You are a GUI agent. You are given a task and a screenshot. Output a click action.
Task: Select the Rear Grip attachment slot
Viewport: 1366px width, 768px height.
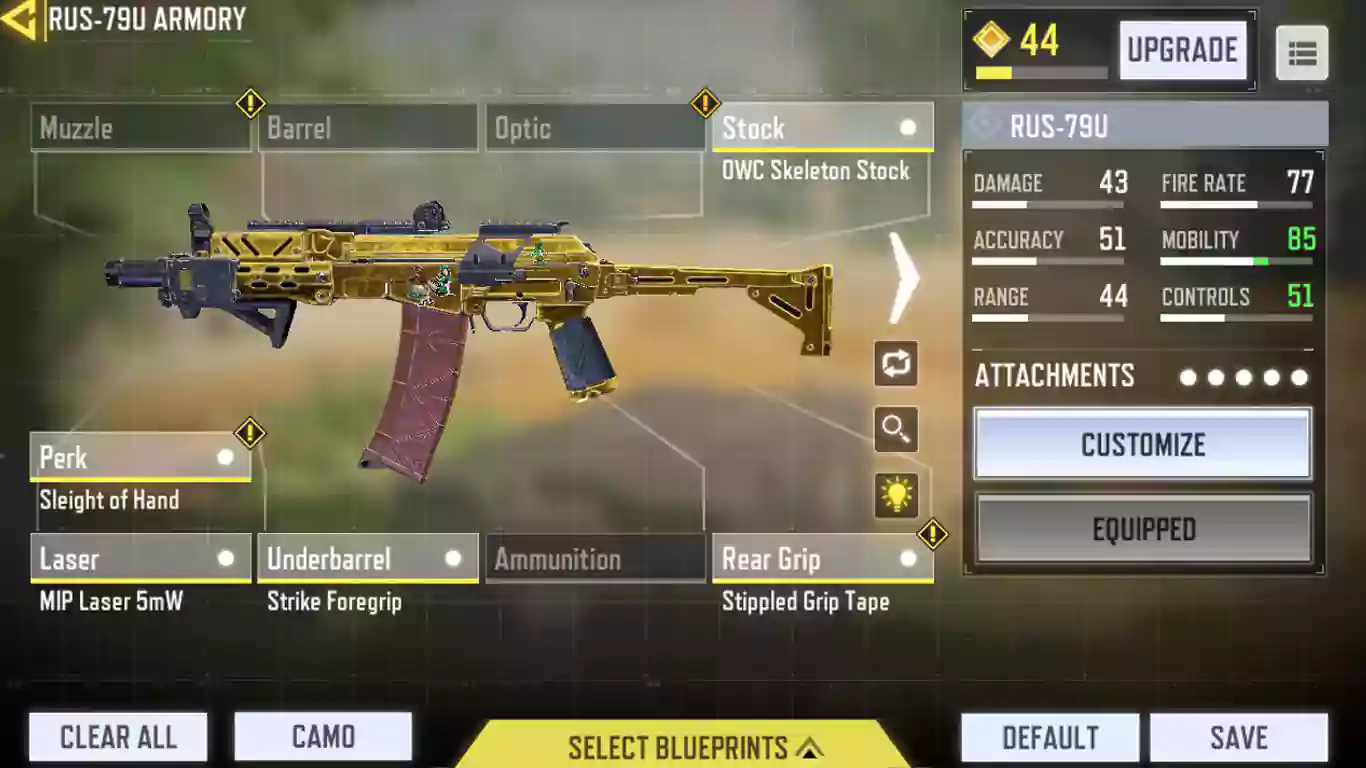pyautogui.click(x=822, y=559)
